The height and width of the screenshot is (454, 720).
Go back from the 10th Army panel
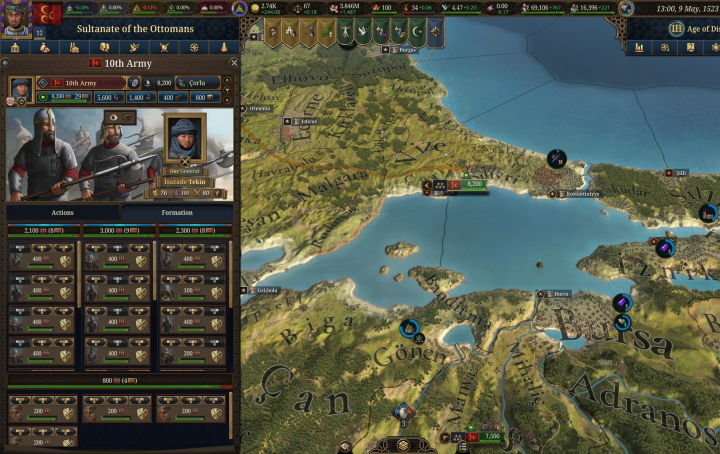(7, 63)
